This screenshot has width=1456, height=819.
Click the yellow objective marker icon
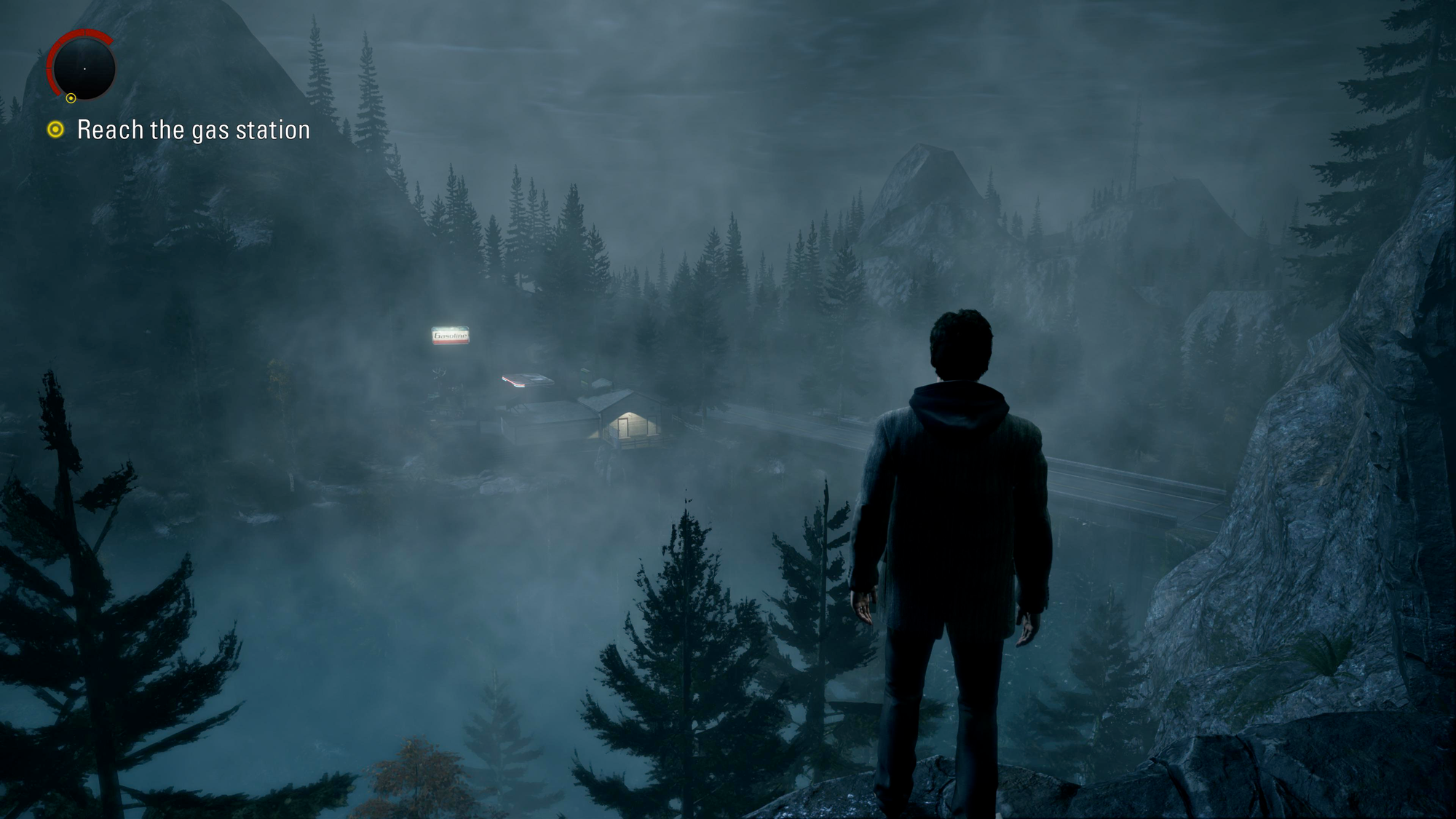pos(57,130)
